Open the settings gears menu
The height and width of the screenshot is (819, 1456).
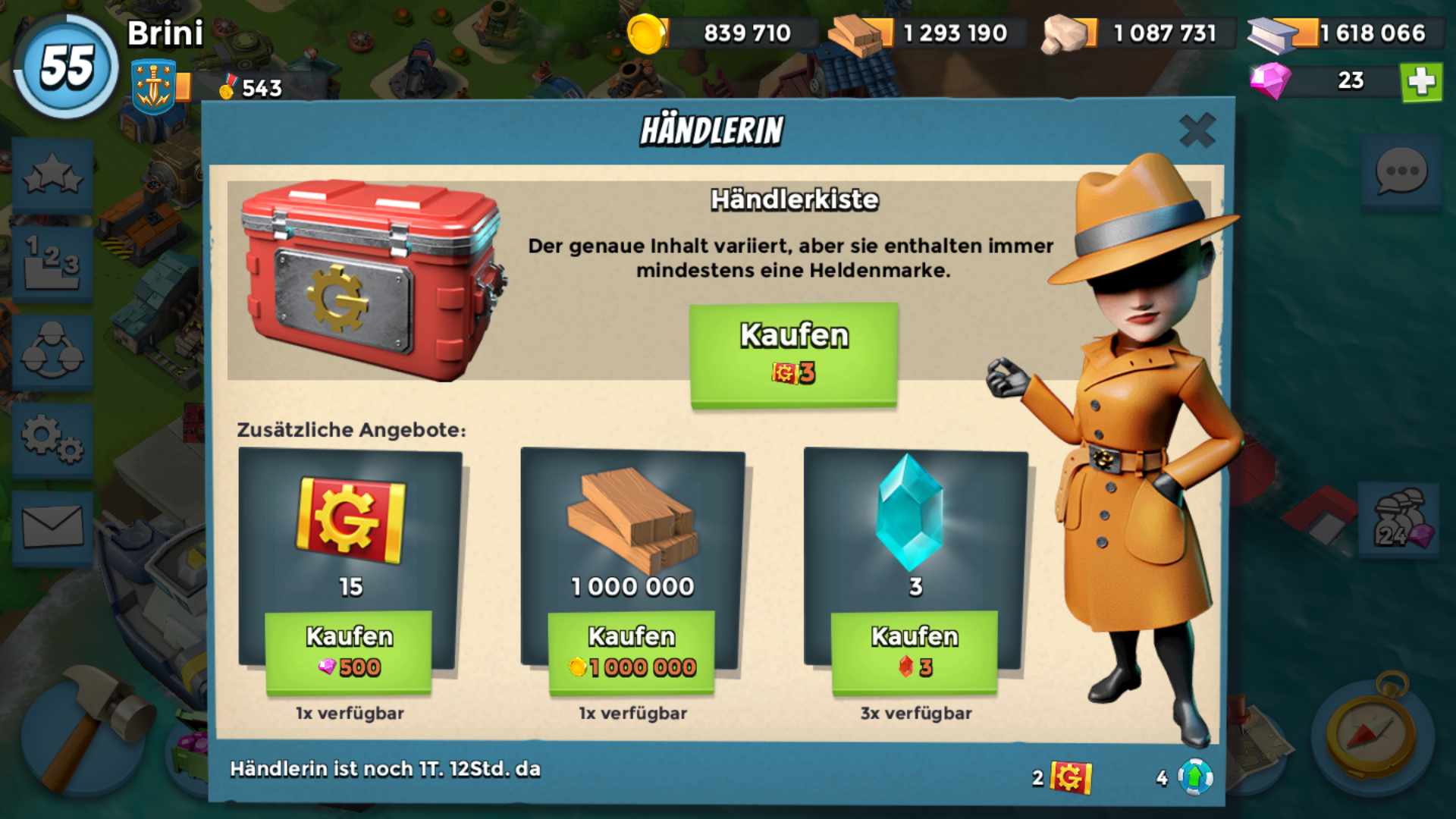[52, 439]
